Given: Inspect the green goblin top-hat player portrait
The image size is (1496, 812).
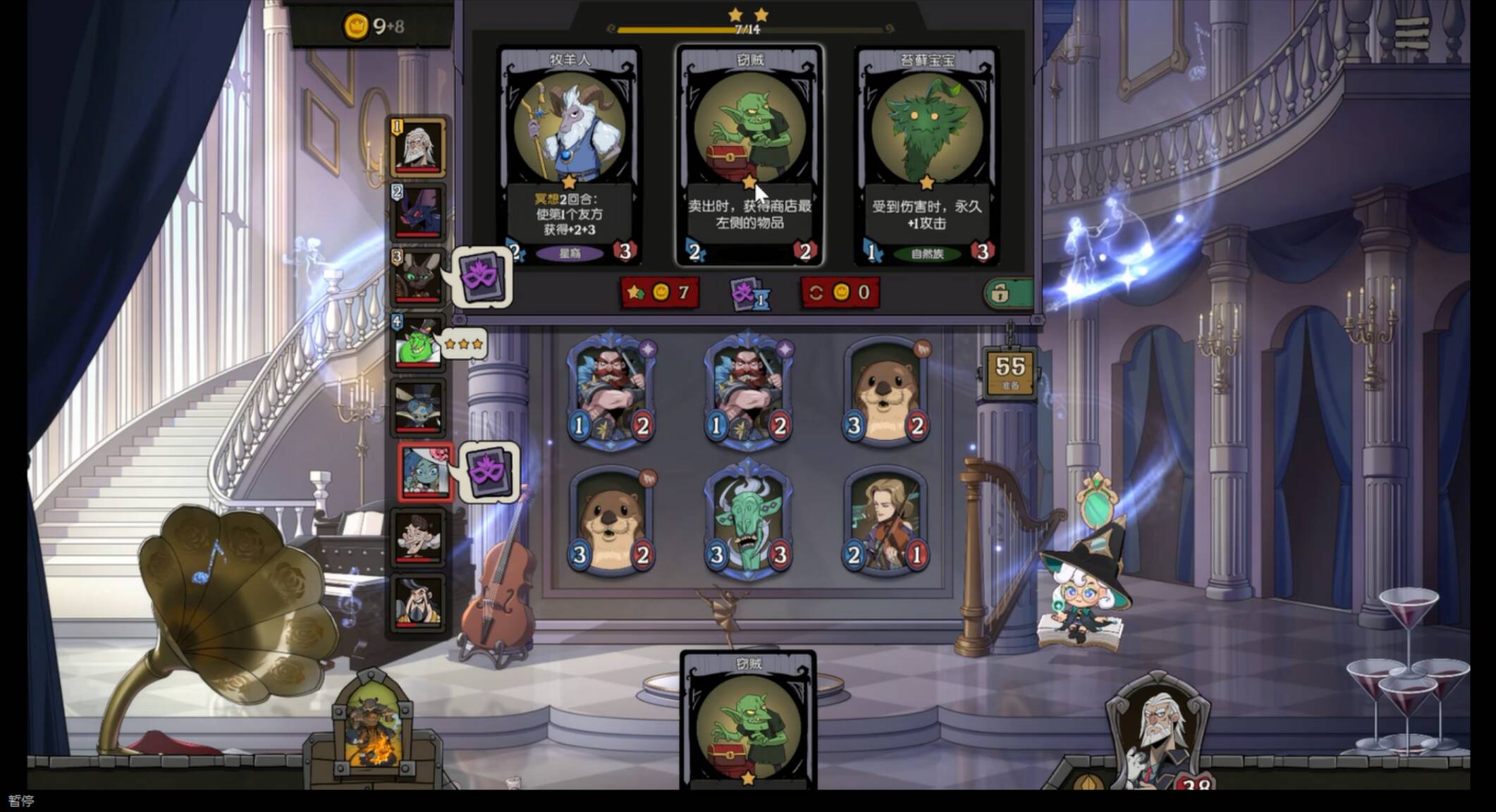Looking at the screenshot, I should click(x=418, y=343).
